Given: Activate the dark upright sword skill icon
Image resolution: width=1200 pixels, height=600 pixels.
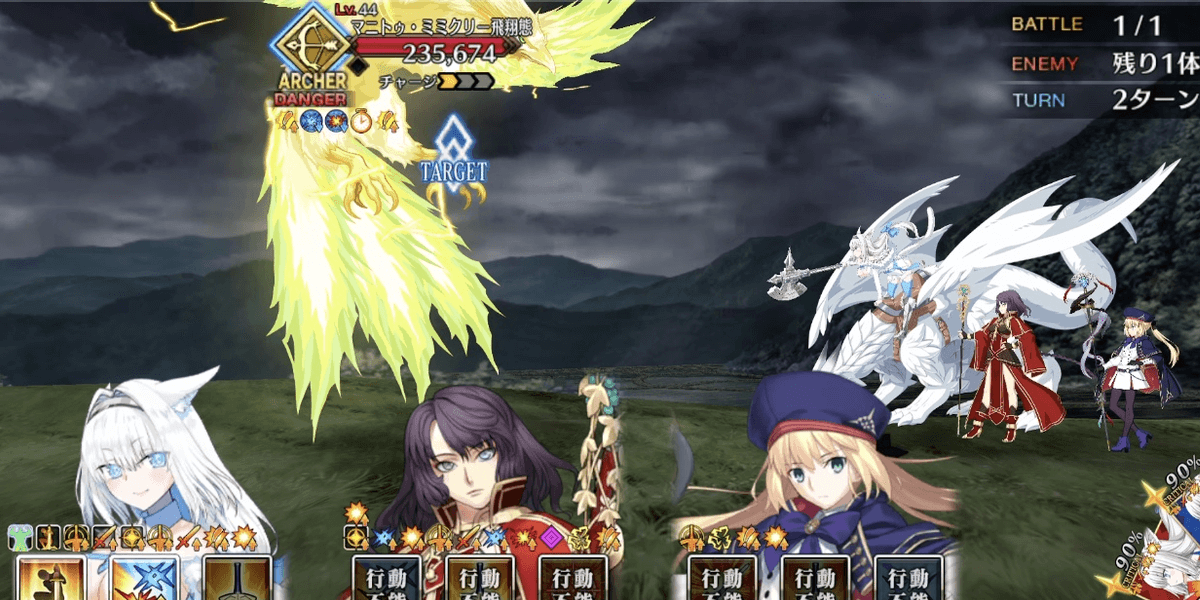Looking at the screenshot, I should [236, 578].
